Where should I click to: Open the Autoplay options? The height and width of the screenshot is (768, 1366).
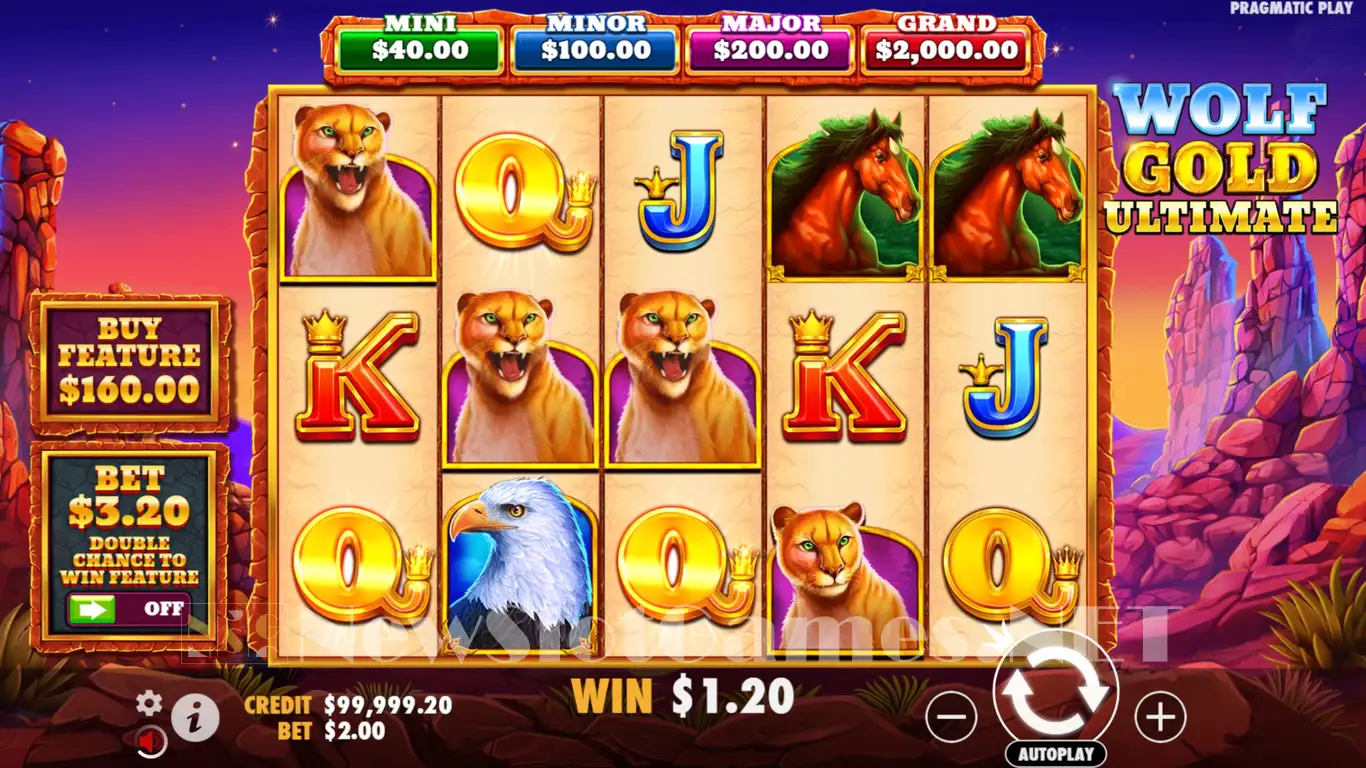click(1056, 753)
